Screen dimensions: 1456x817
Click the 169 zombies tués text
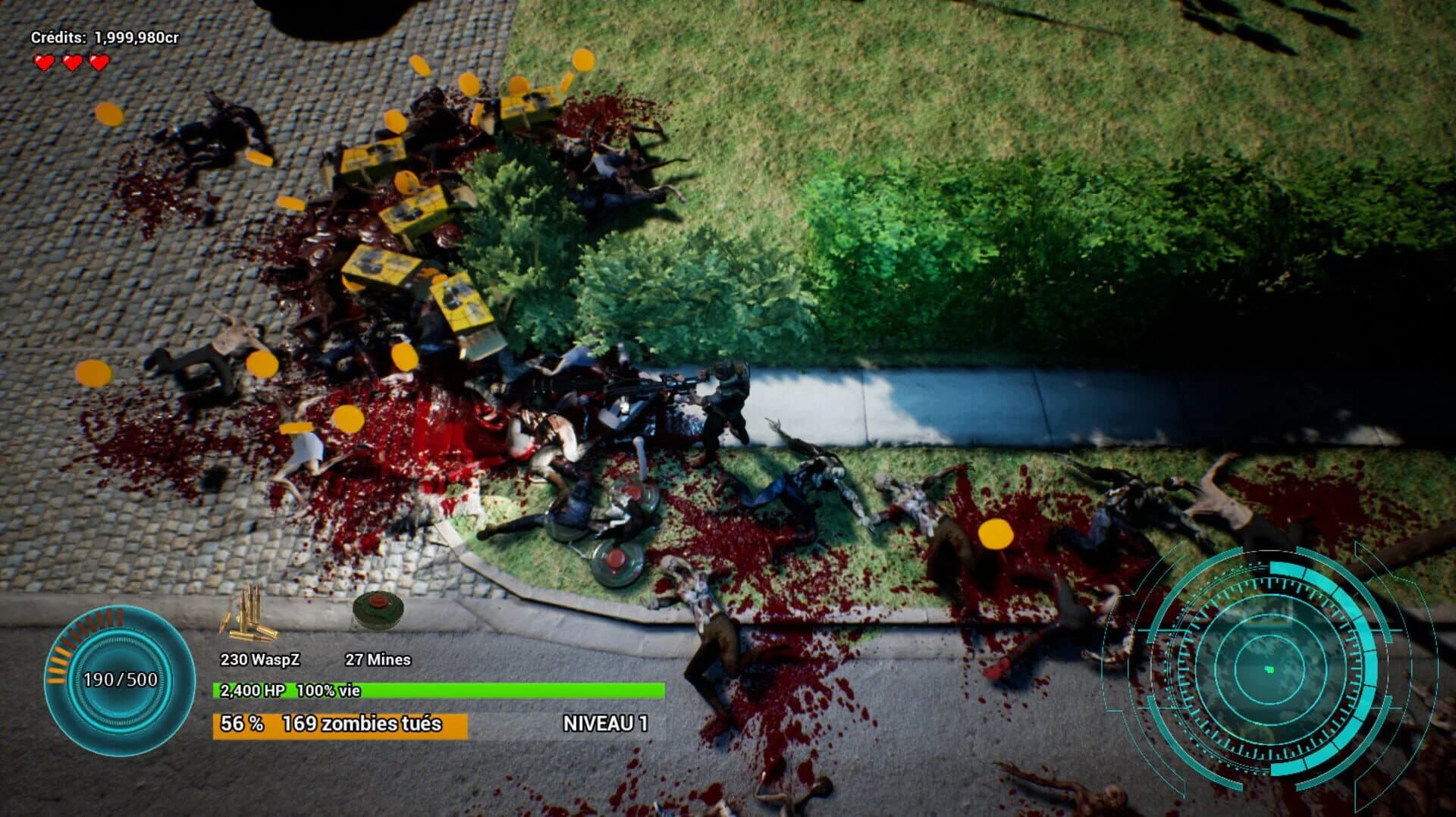click(360, 725)
